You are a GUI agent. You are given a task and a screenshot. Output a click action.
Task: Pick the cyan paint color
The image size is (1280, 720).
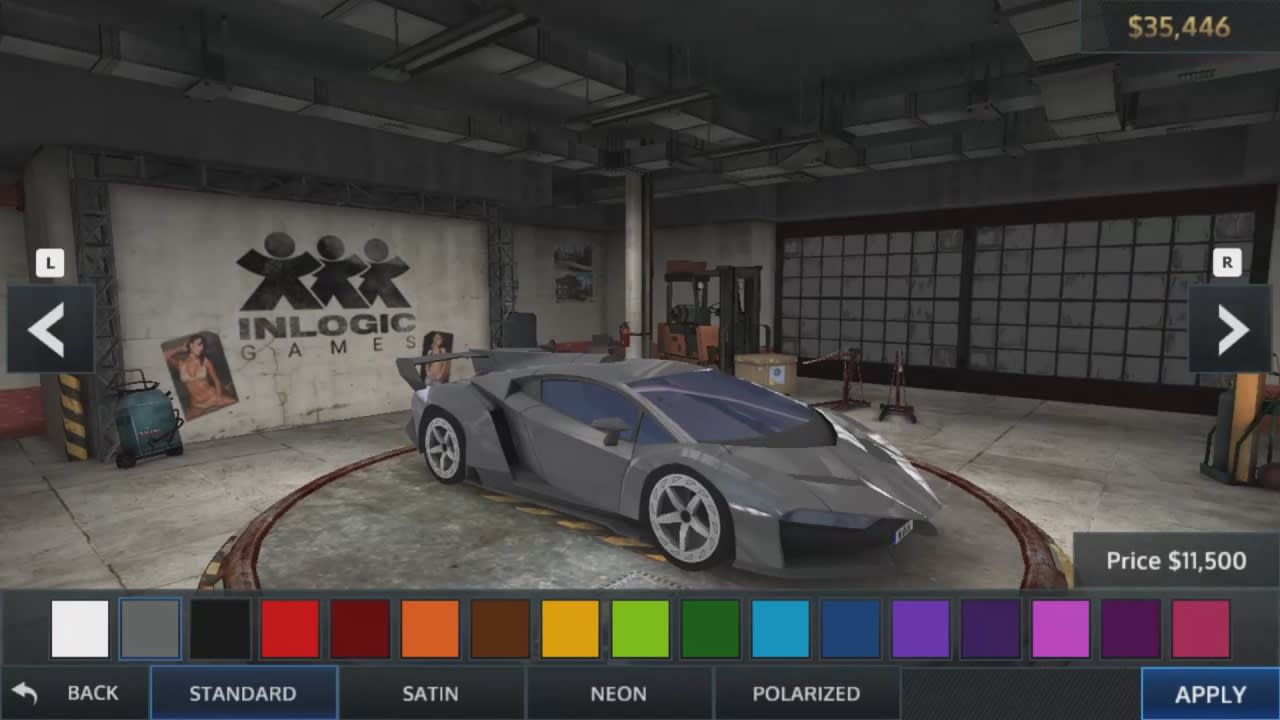tap(780, 630)
